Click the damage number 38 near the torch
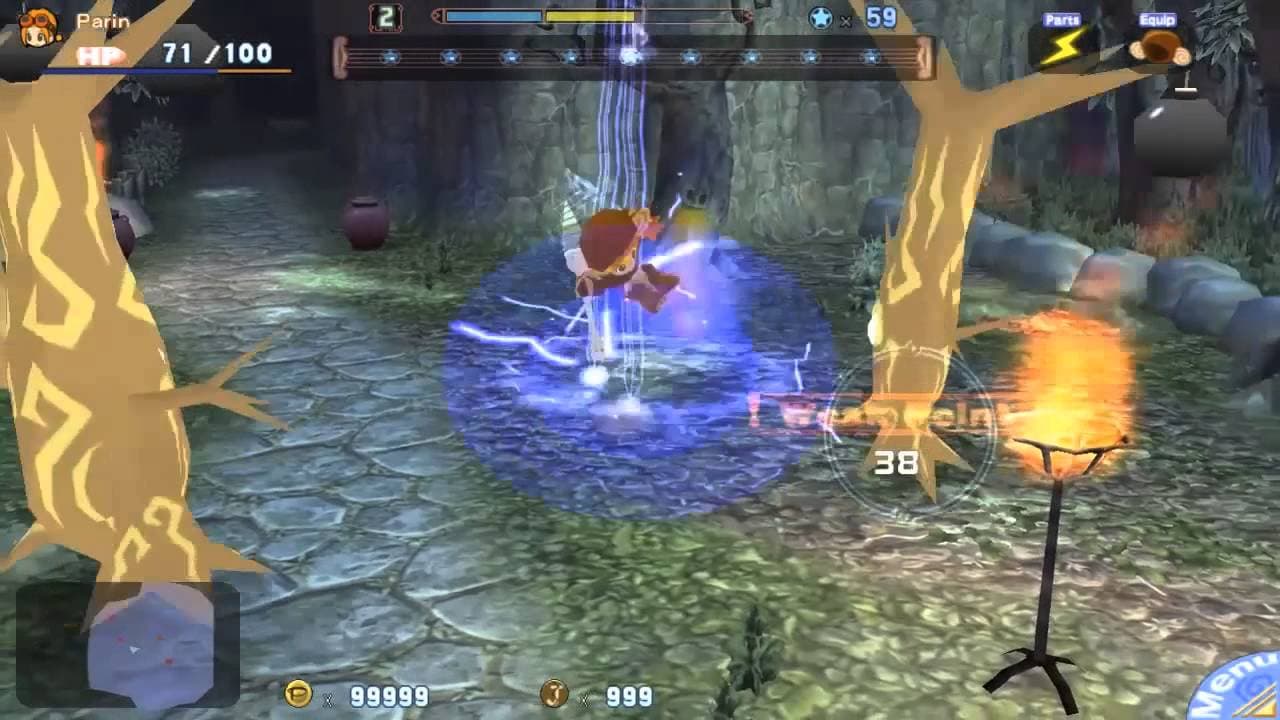 point(898,462)
